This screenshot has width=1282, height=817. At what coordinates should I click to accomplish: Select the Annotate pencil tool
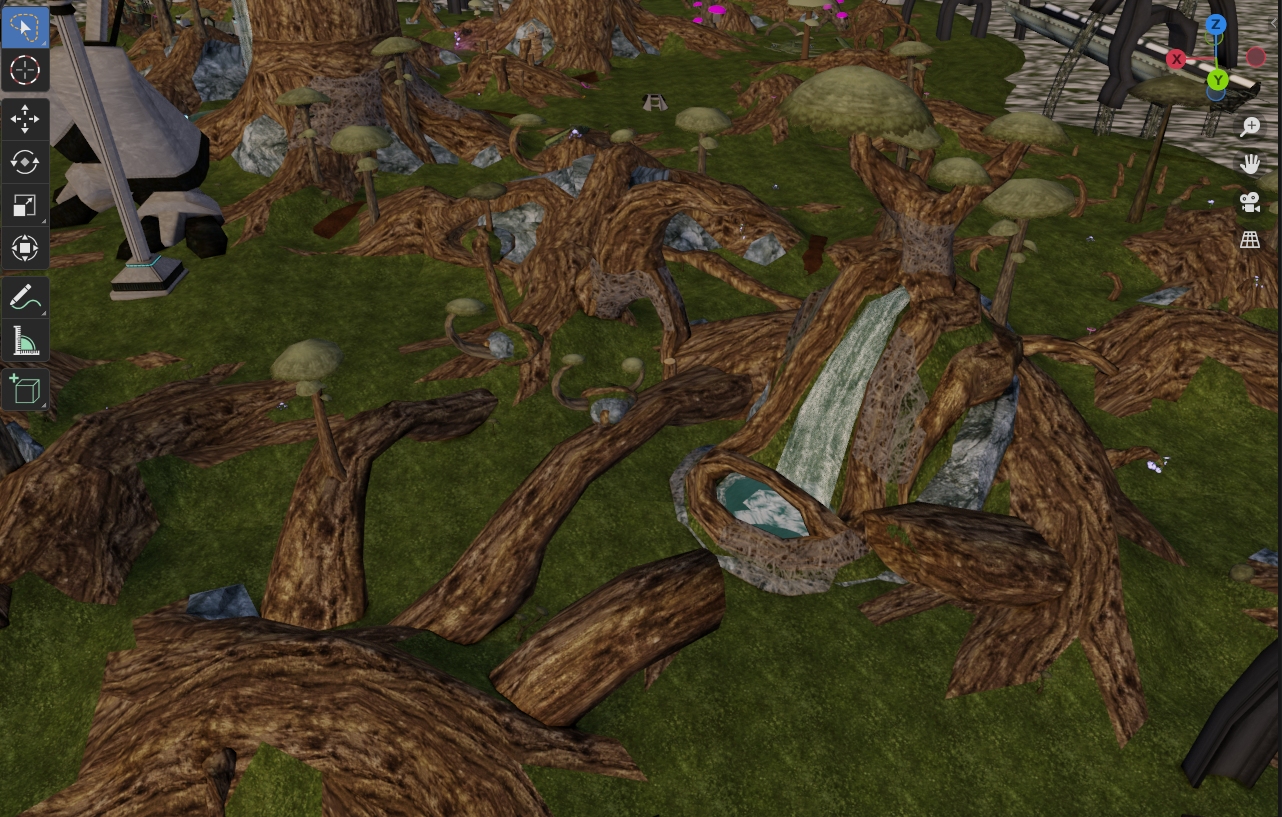click(x=24, y=297)
